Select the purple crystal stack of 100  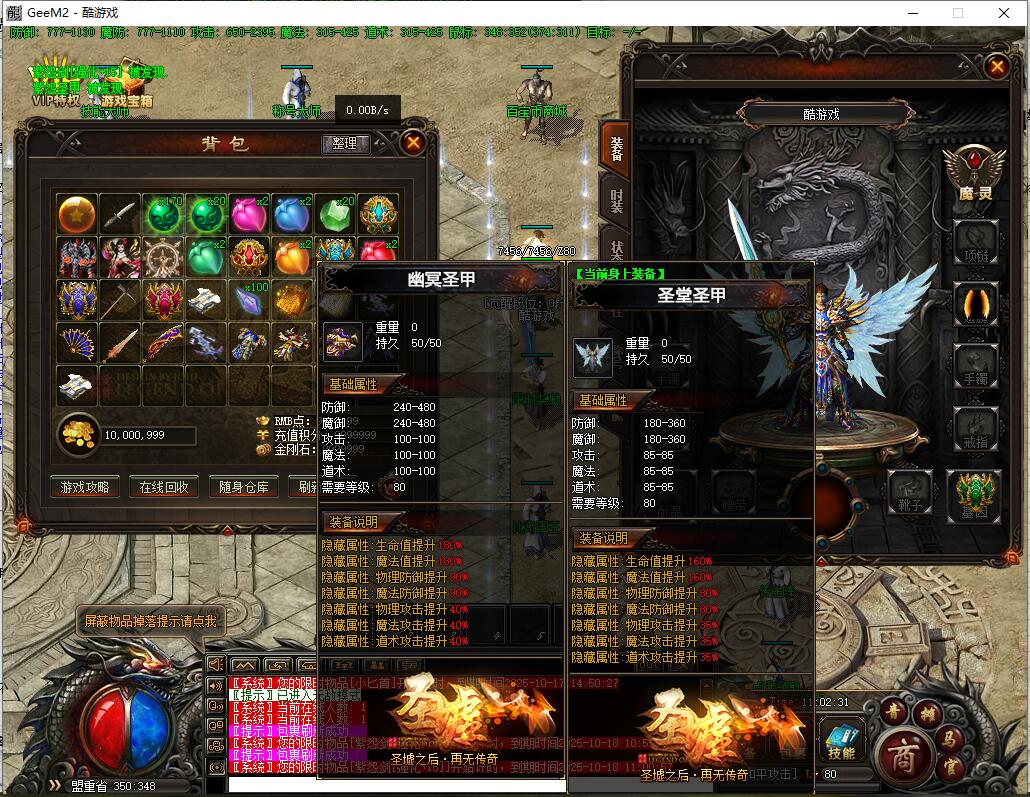[x=249, y=300]
